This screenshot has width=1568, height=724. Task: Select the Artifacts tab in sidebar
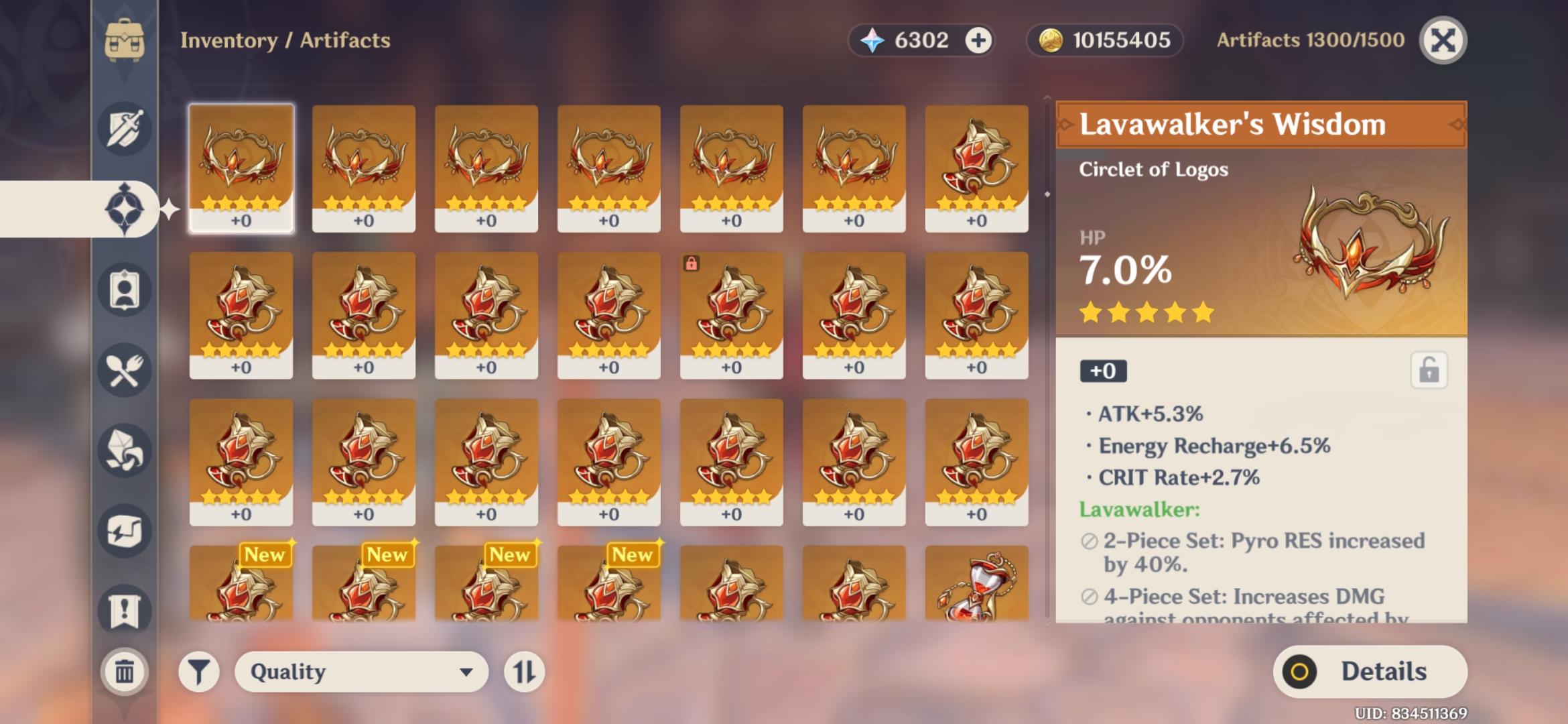[x=124, y=208]
